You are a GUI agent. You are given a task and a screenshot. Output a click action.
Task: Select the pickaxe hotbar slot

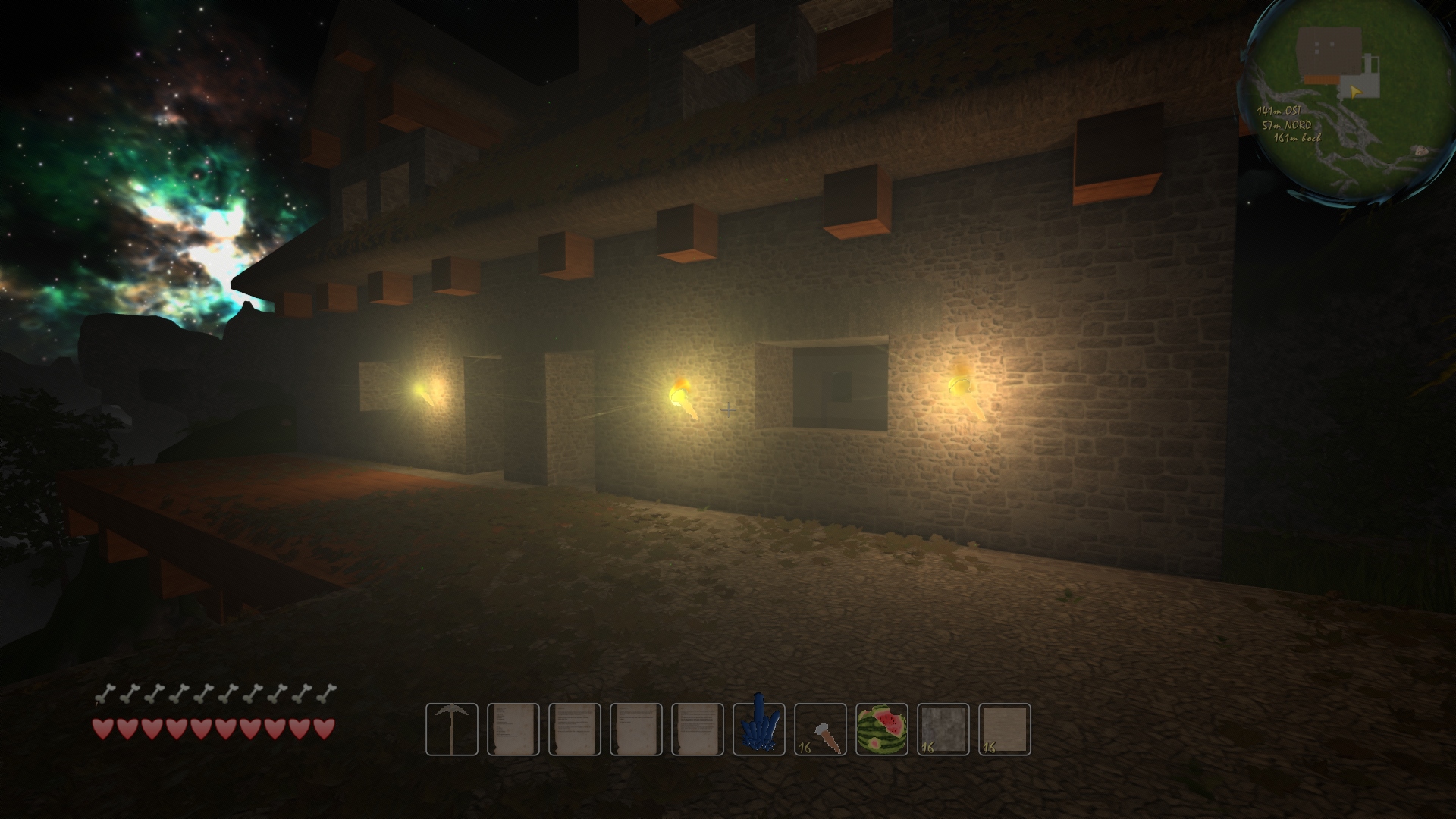(452, 730)
